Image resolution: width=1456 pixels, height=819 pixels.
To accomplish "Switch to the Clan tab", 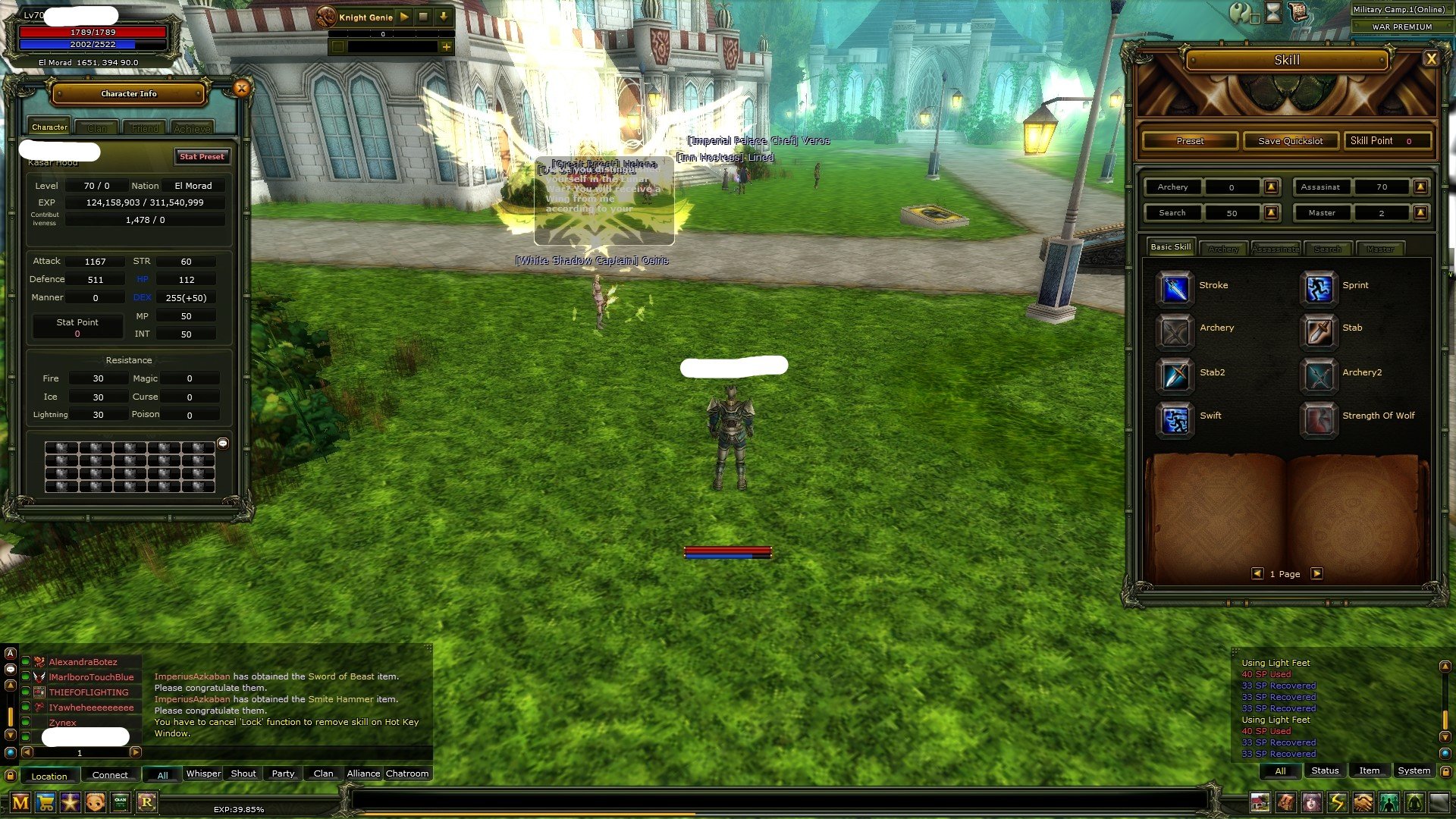I will click(x=97, y=128).
